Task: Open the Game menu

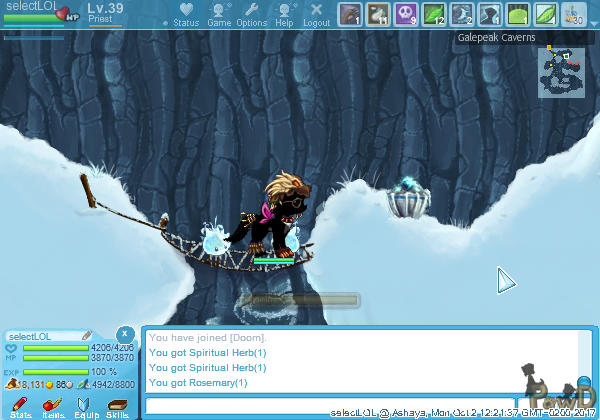Action: pos(219,14)
